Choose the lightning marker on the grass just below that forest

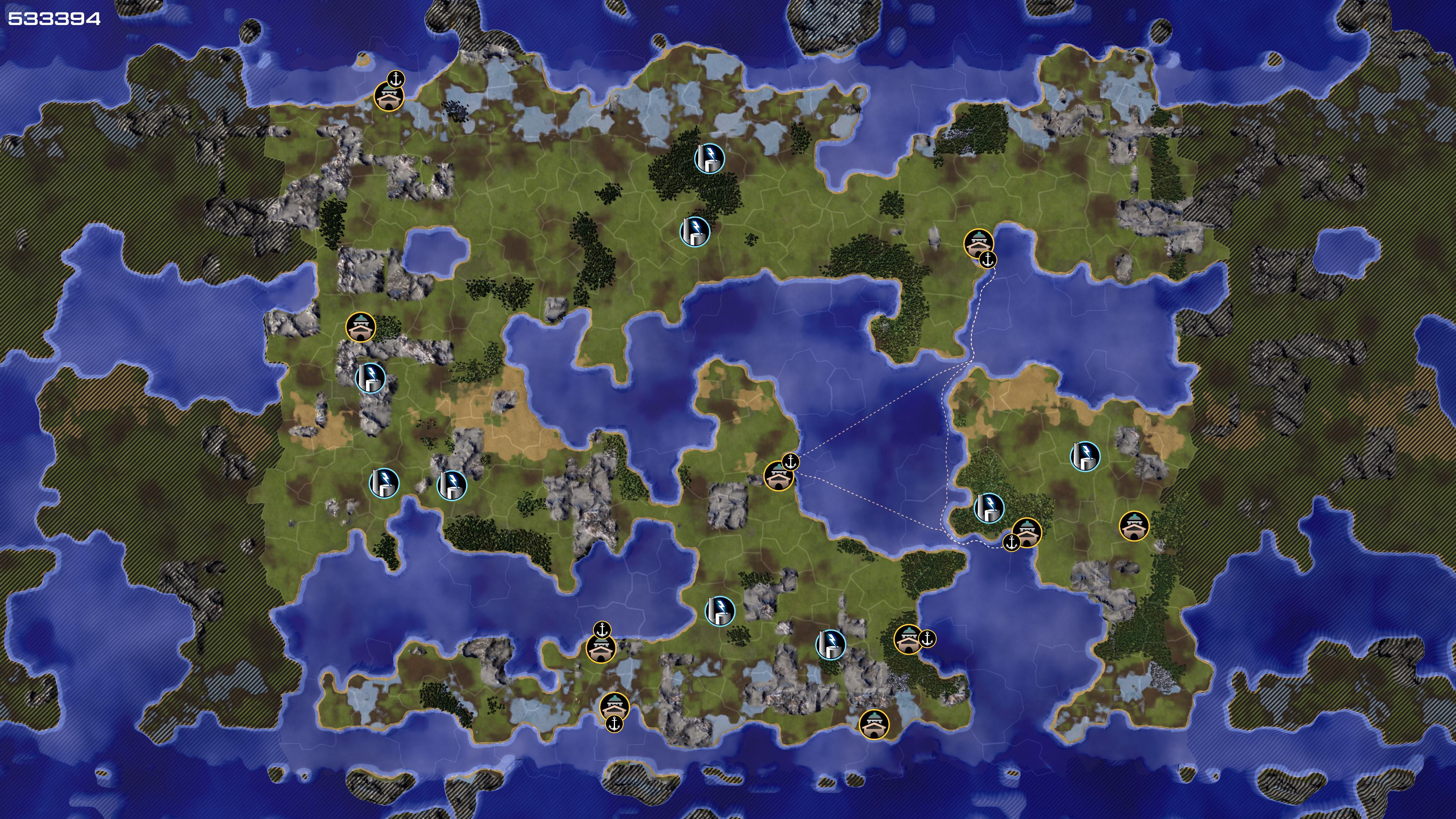(x=695, y=231)
